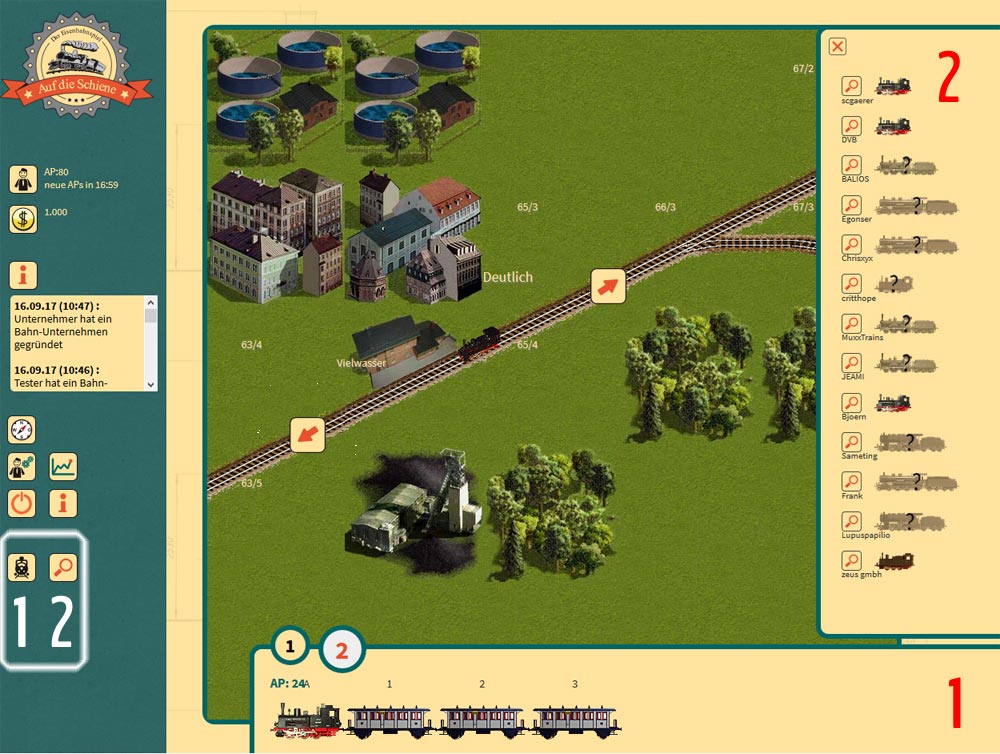The height and width of the screenshot is (754, 1000).
Task: Click the businessman profile icon beside AP
Action: click(x=22, y=179)
